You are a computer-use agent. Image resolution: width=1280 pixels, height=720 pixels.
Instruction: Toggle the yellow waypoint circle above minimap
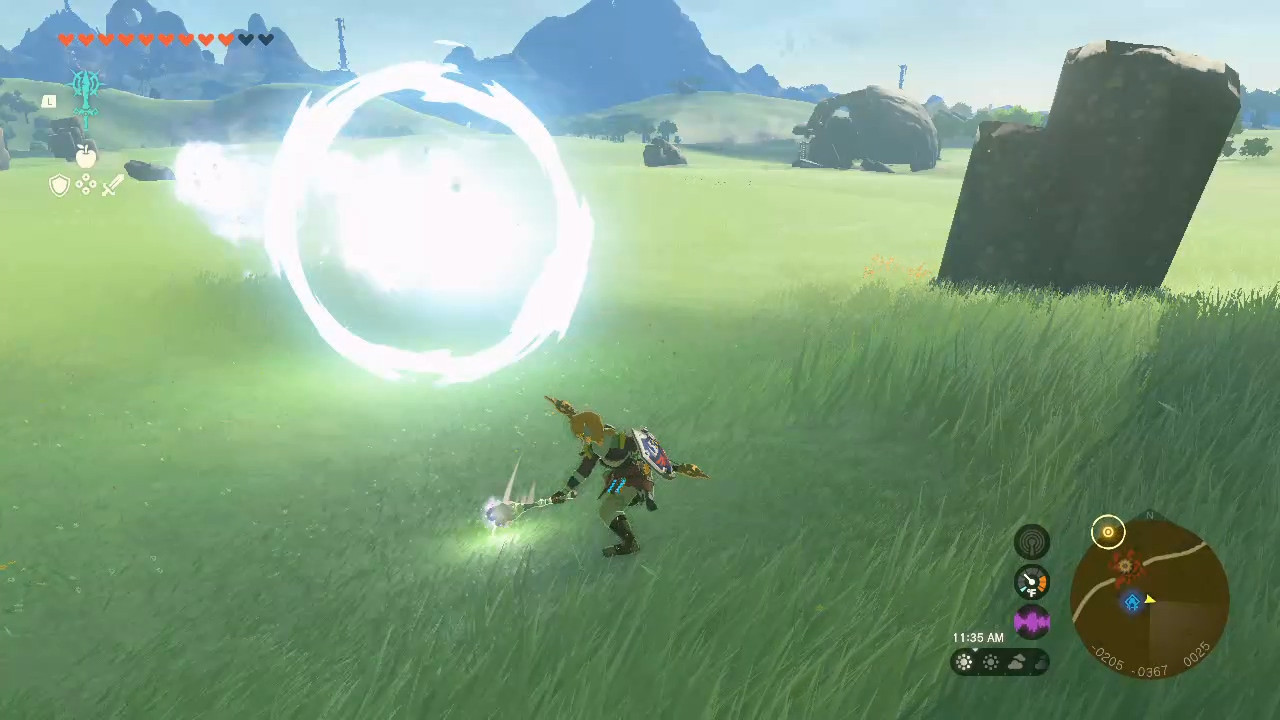click(1109, 532)
